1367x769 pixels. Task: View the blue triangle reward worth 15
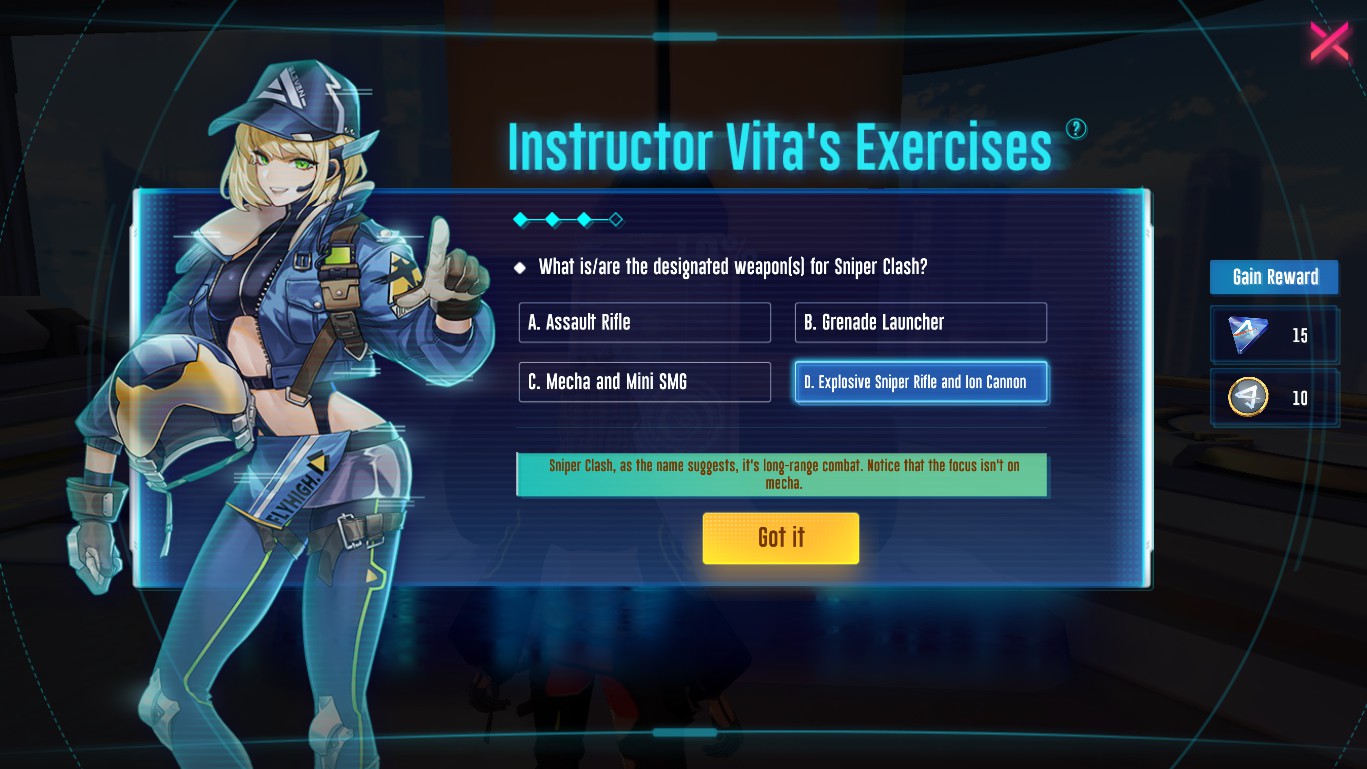pyautogui.click(x=1249, y=335)
